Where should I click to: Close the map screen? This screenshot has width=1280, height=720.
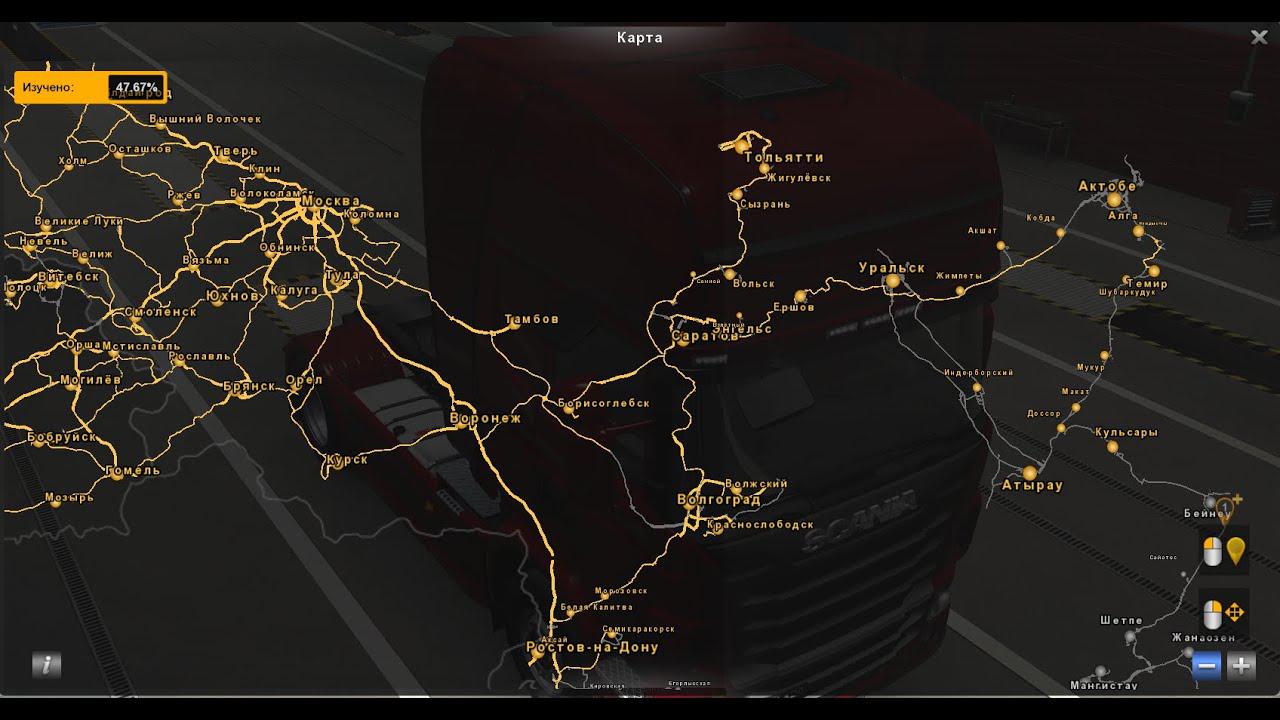coord(1259,37)
